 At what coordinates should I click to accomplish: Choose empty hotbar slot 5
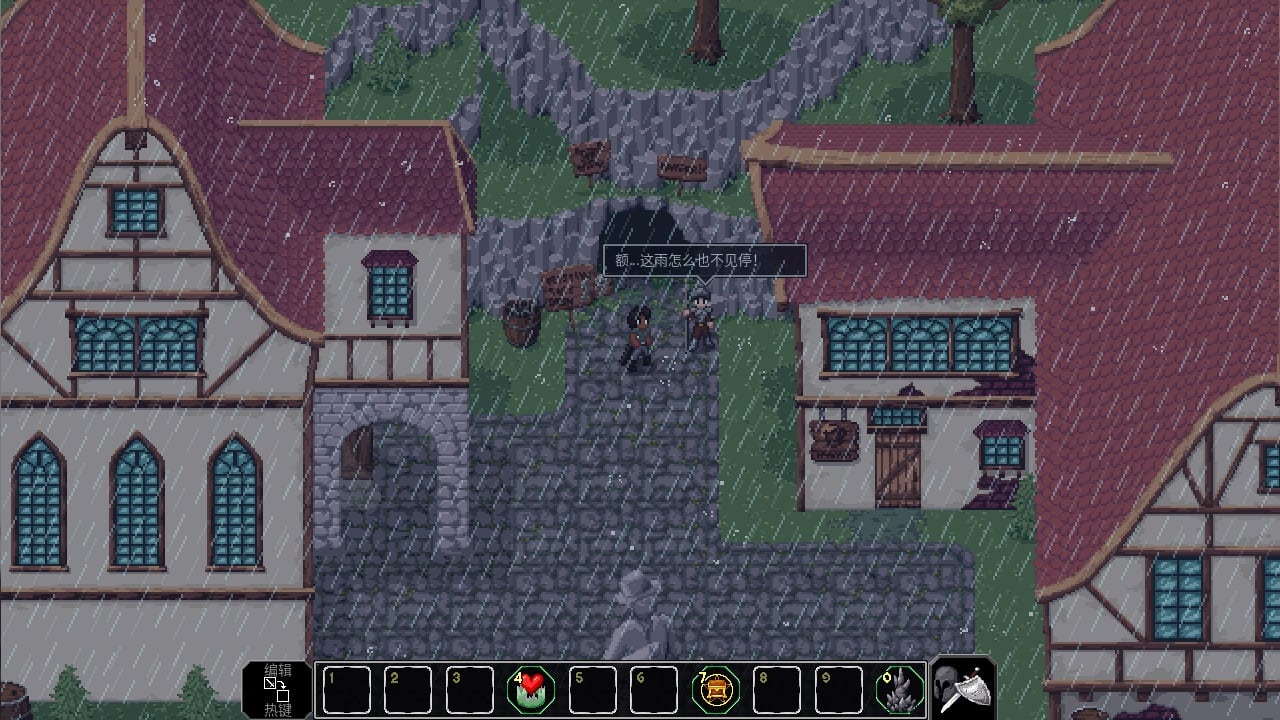(593, 690)
